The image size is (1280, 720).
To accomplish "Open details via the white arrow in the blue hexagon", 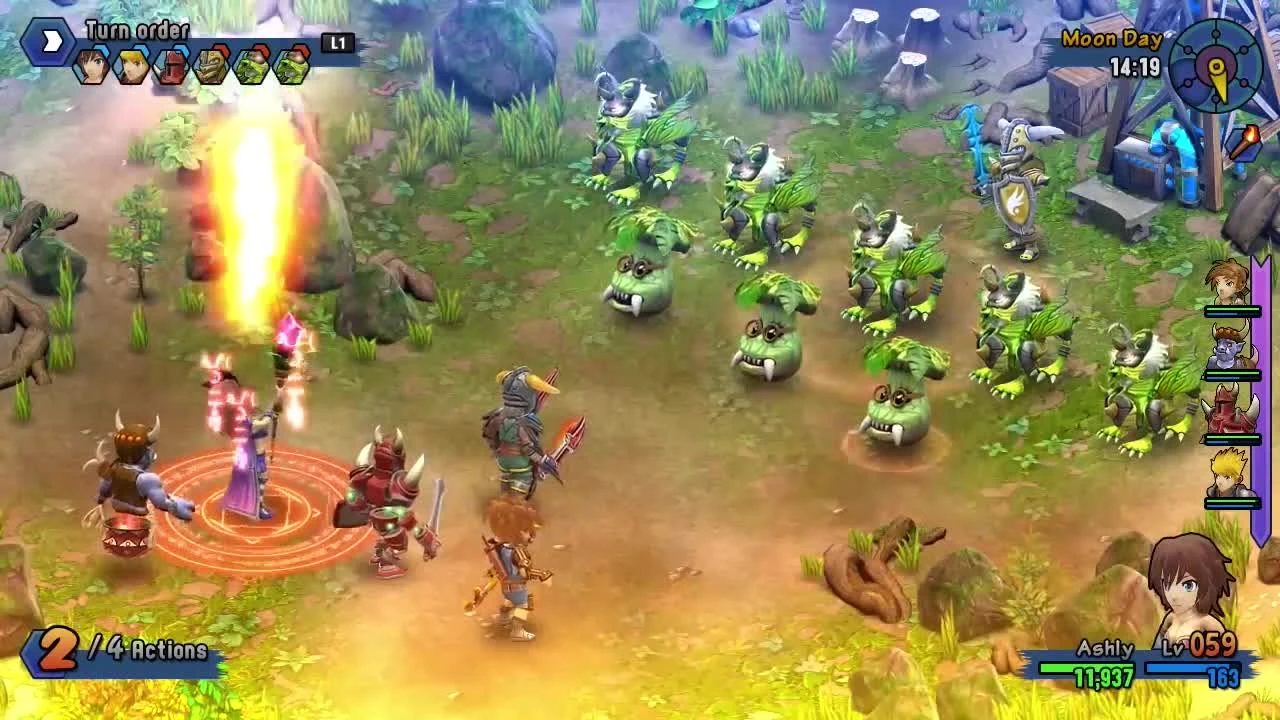I will 48,40.
